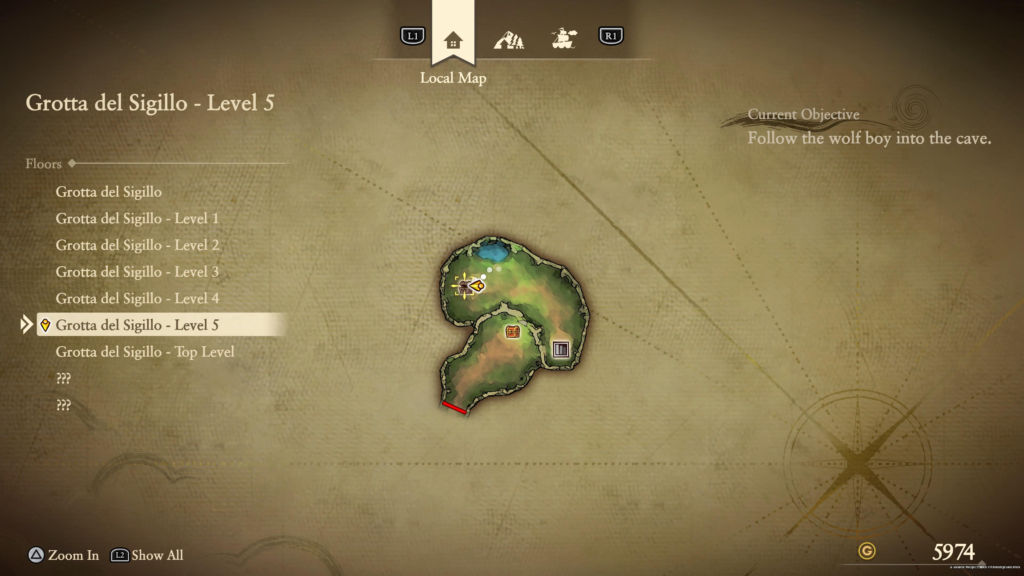Click the treasure chest marker on the map
The image size is (1024, 576).
[513, 332]
